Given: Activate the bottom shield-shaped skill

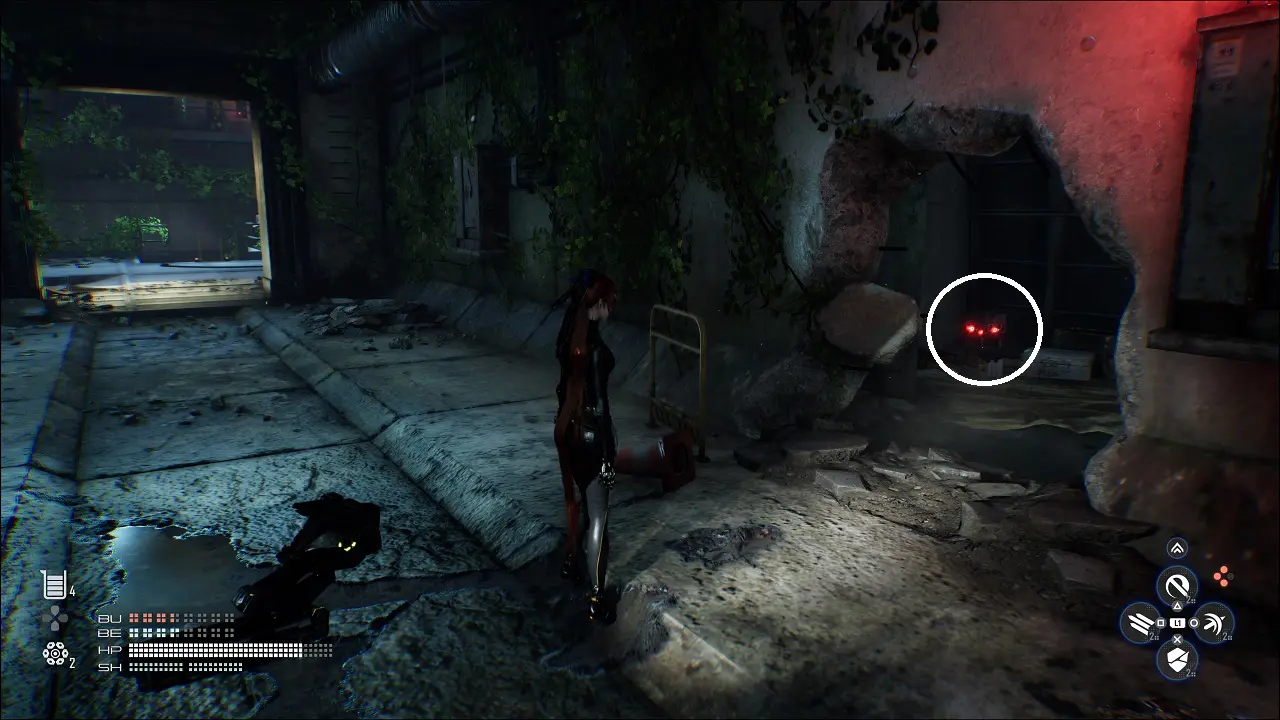Looking at the screenshot, I should coord(1177,659).
